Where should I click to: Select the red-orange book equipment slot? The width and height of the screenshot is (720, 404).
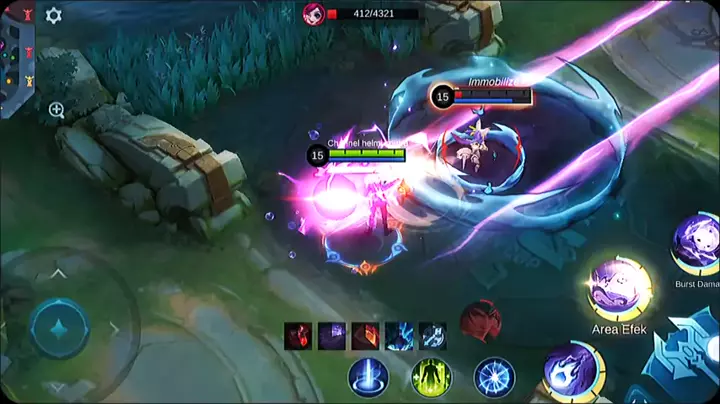click(366, 336)
